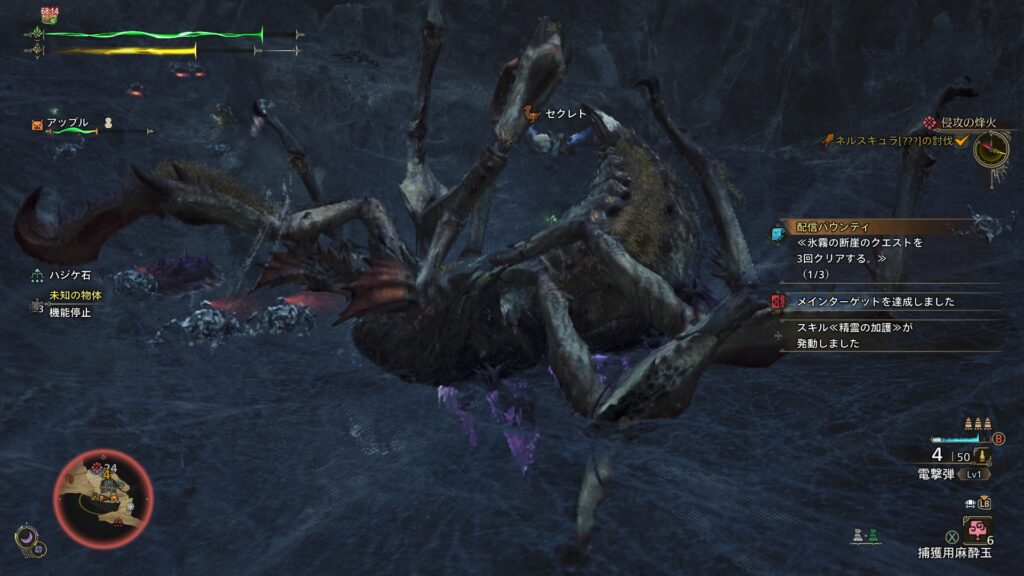Click the quest timer clock dial
Screen dimensions: 1024x576
click(x=992, y=150)
